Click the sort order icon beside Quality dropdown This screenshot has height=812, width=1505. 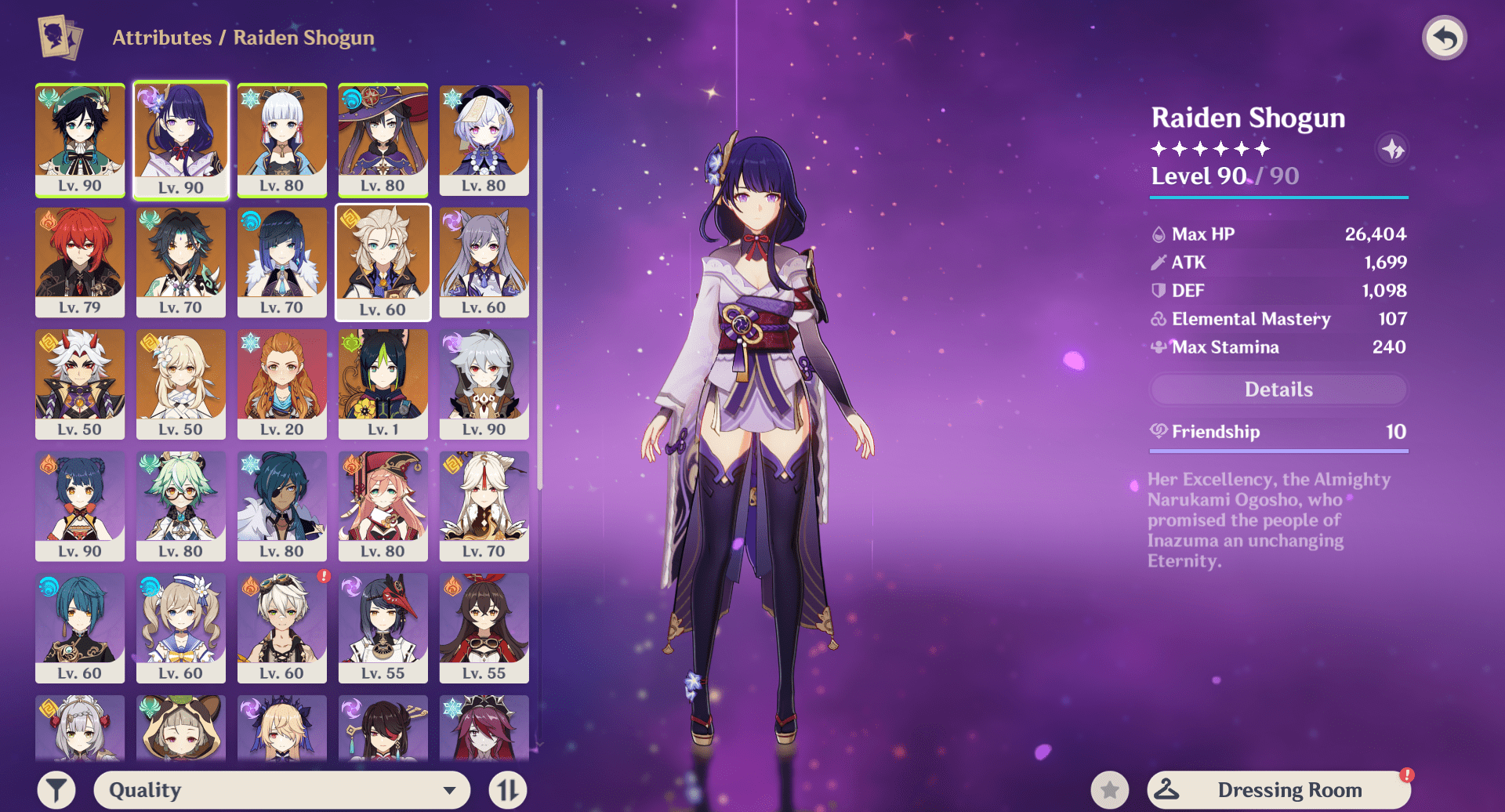coord(507,789)
